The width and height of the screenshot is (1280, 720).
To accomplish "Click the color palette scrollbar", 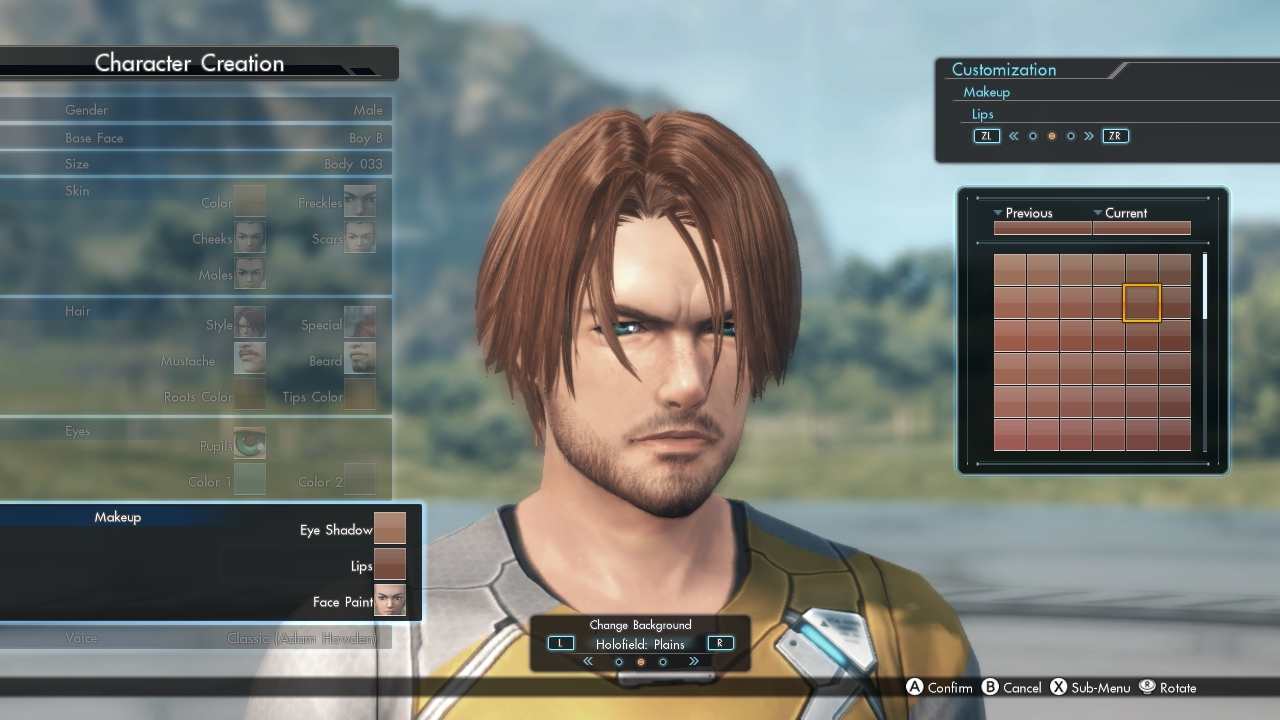I will [x=1204, y=287].
